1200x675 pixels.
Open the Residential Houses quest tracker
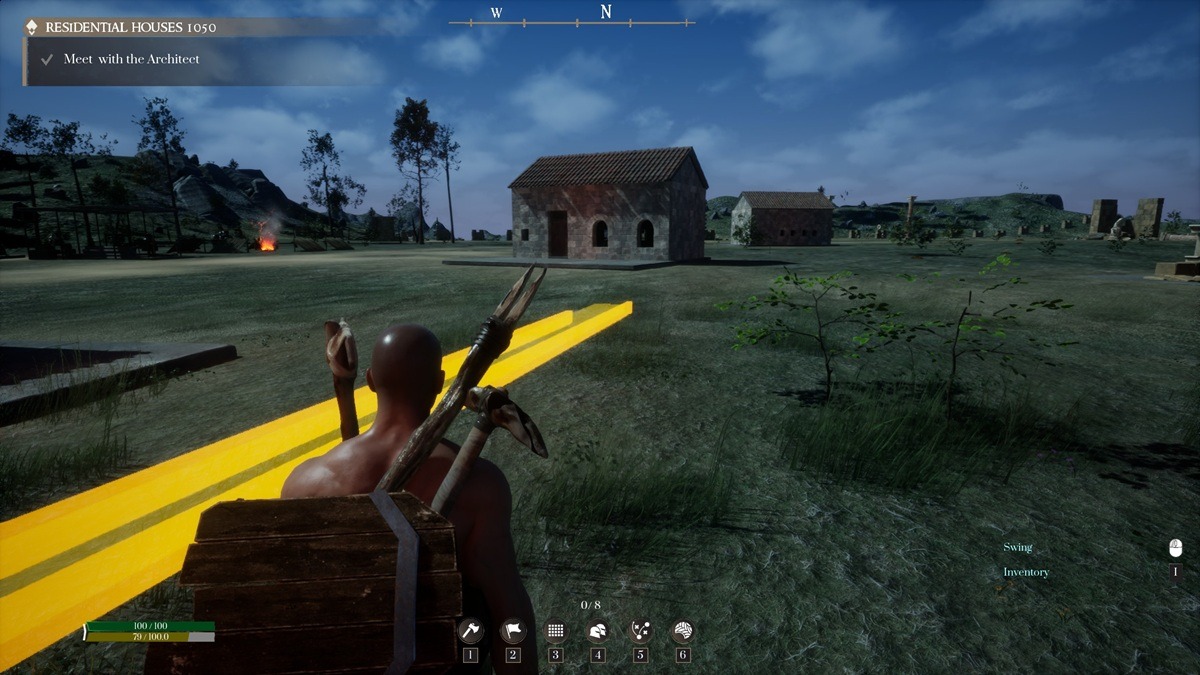pyautogui.click(x=130, y=27)
